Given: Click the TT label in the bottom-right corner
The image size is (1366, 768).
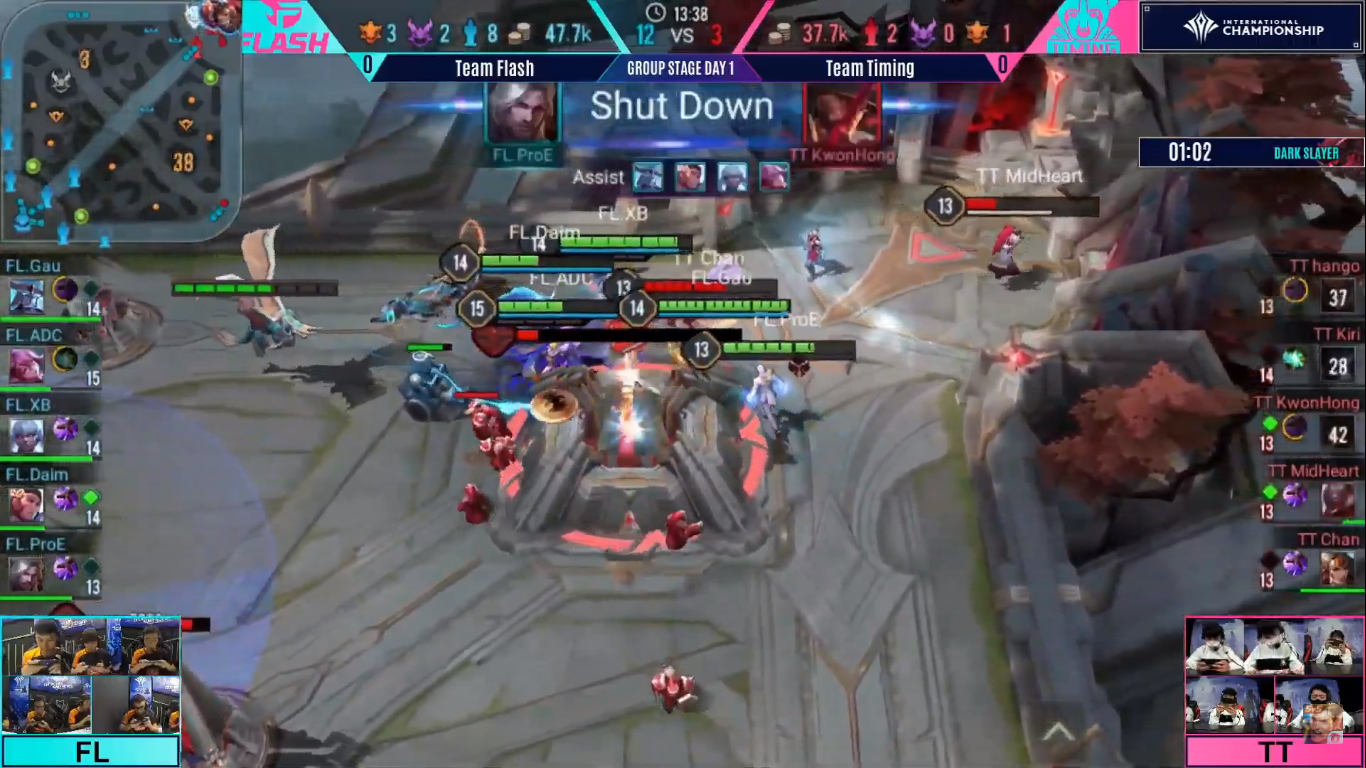Looking at the screenshot, I should (x=1275, y=751).
